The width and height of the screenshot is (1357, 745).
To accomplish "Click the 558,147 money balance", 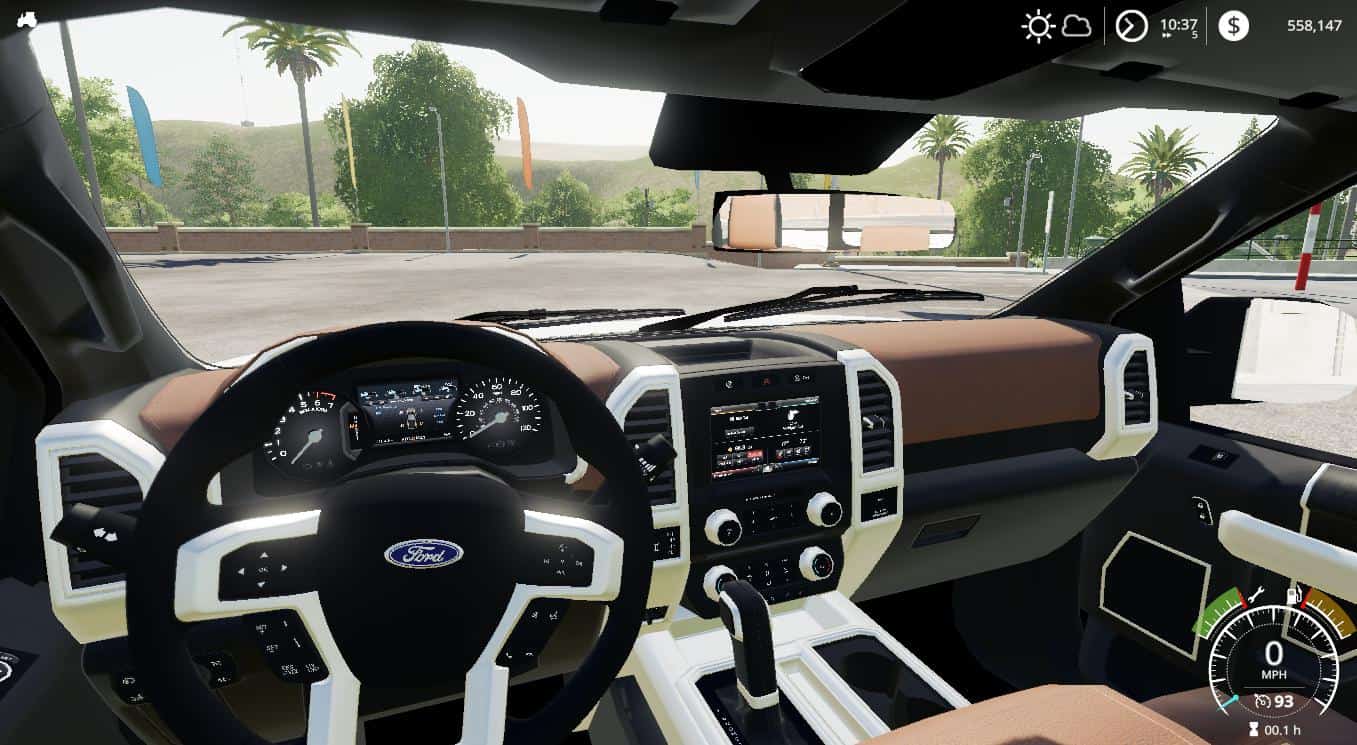I will click(1316, 25).
